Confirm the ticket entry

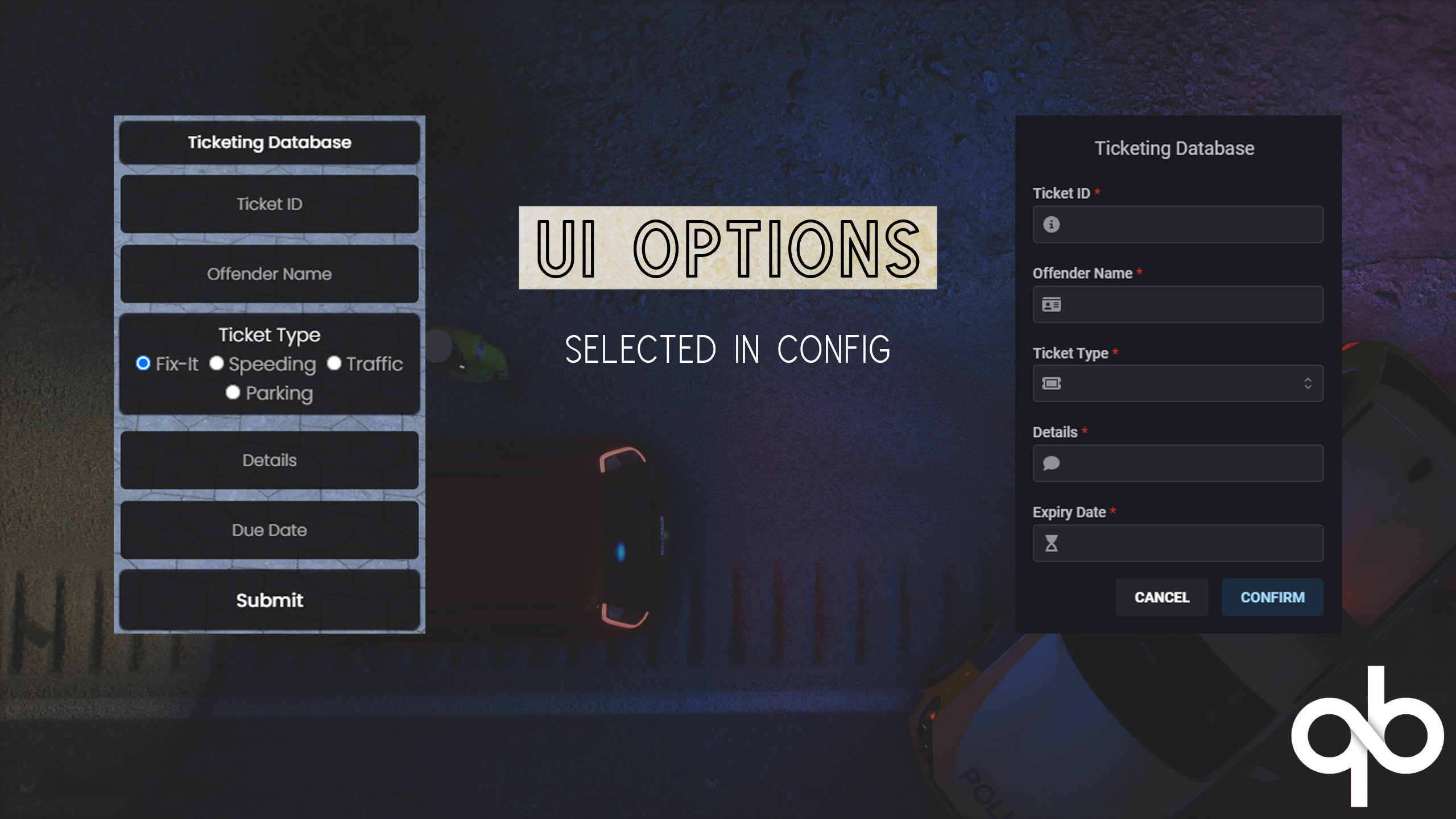[x=1272, y=597]
